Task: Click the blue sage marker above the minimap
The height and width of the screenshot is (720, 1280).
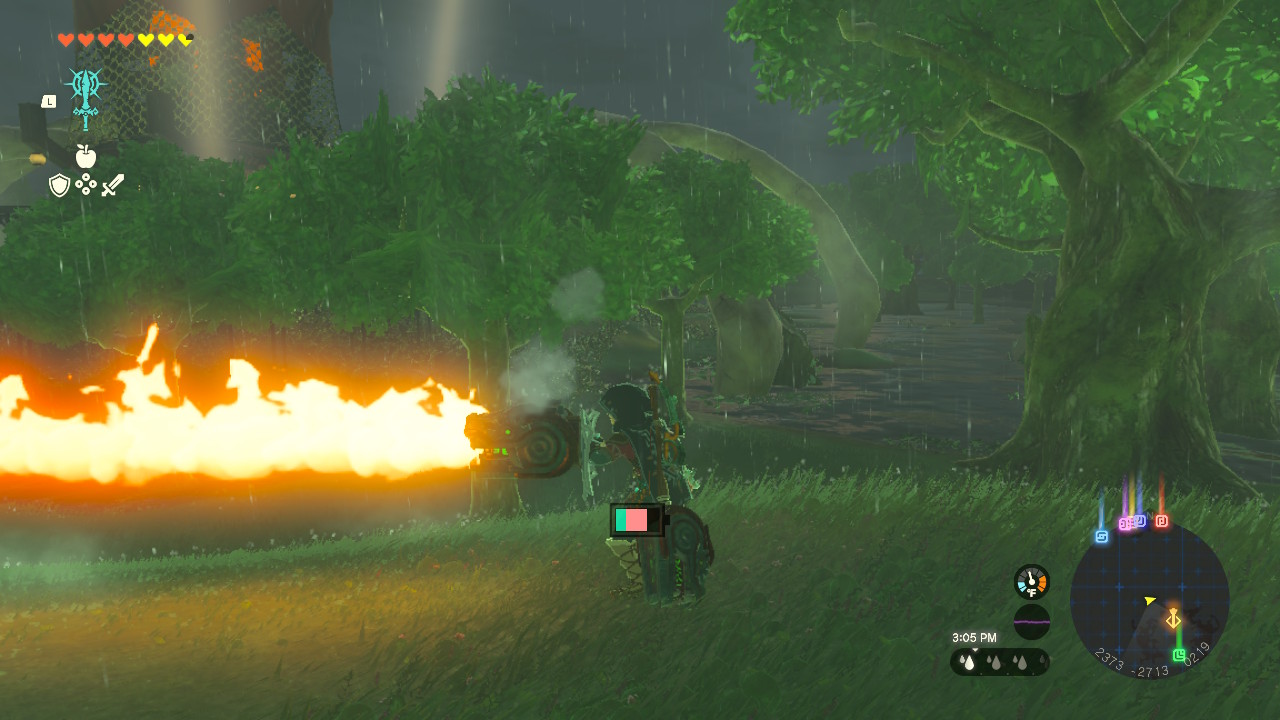Action: coord(1101,534)
